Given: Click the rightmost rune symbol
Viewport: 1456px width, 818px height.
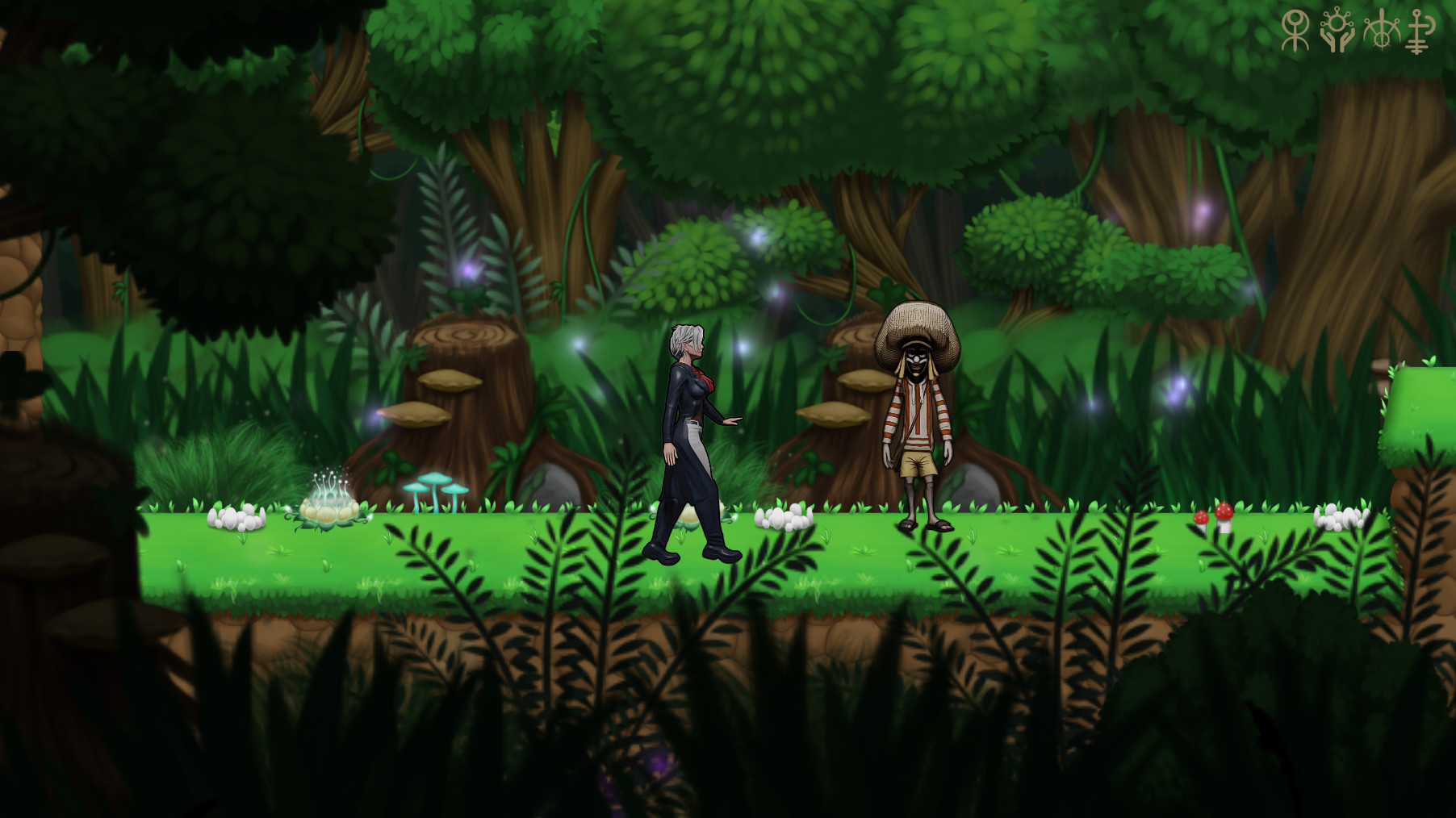Looking at the screenshot, I should 1416,32.
